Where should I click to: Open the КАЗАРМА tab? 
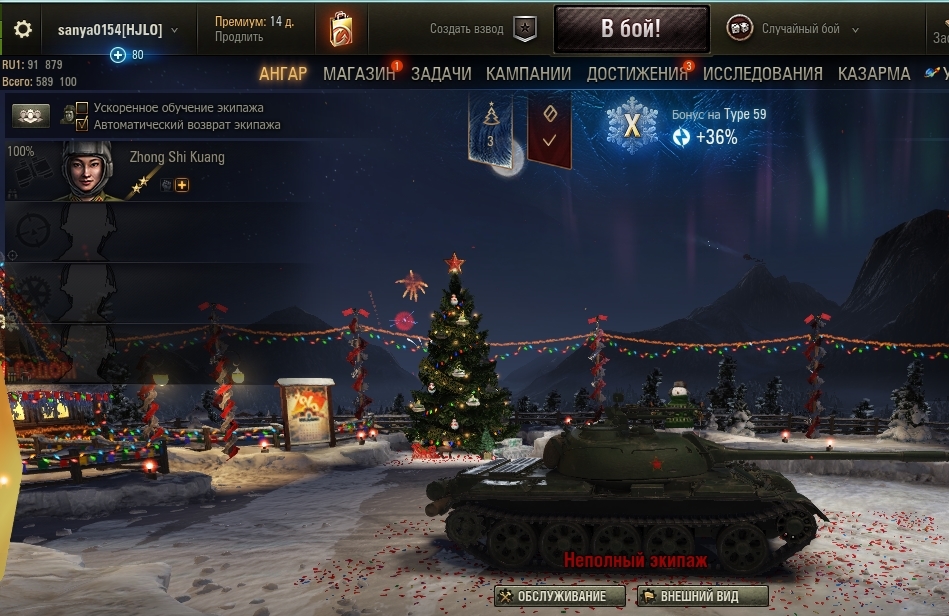tap(874, 74)
